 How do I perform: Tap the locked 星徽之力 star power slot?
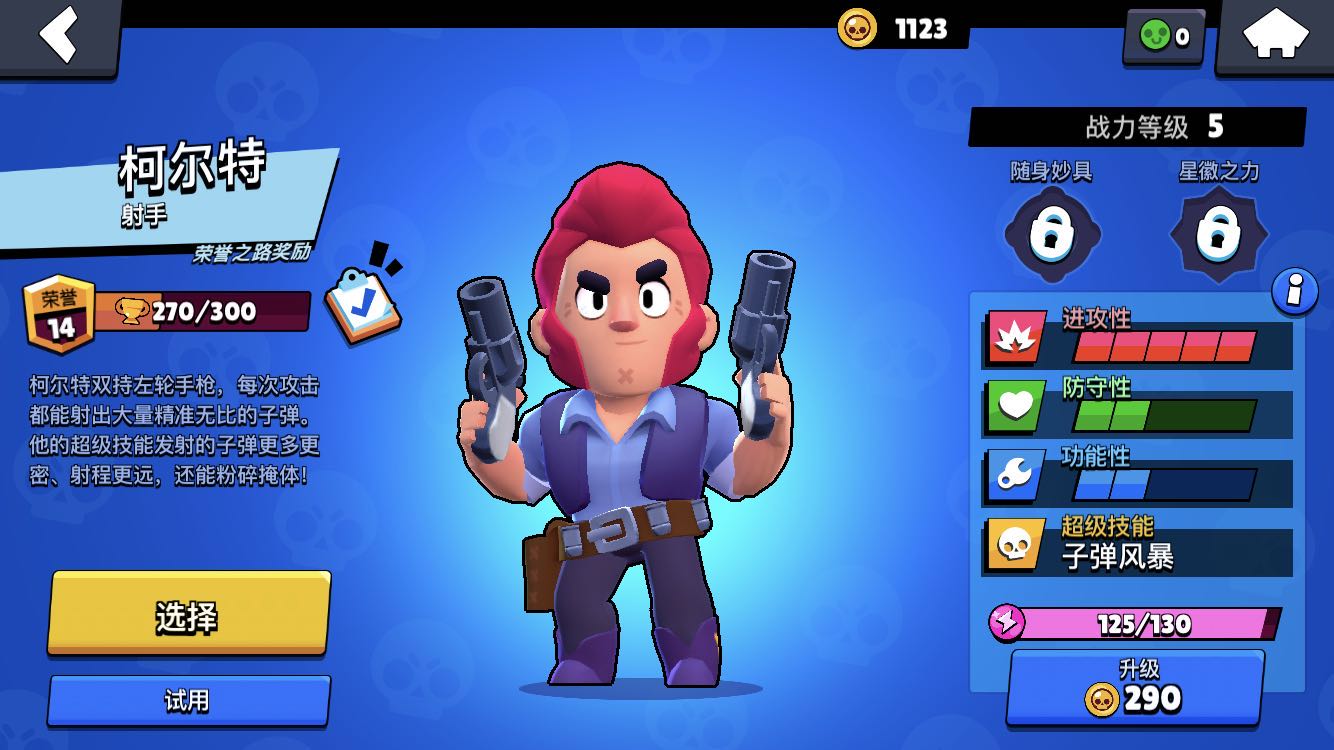[1218, 234]
